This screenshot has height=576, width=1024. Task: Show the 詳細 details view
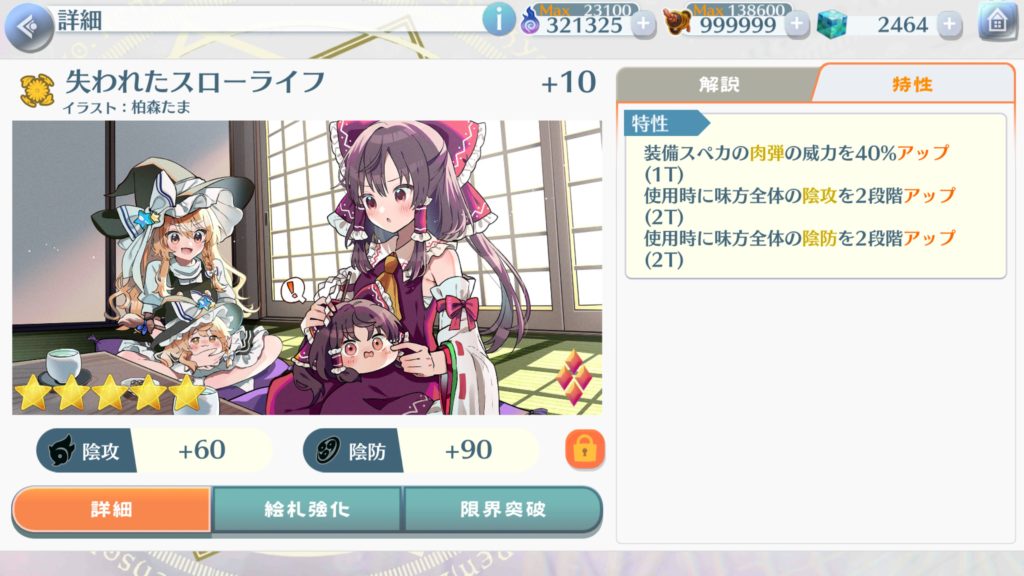(112, 509)
